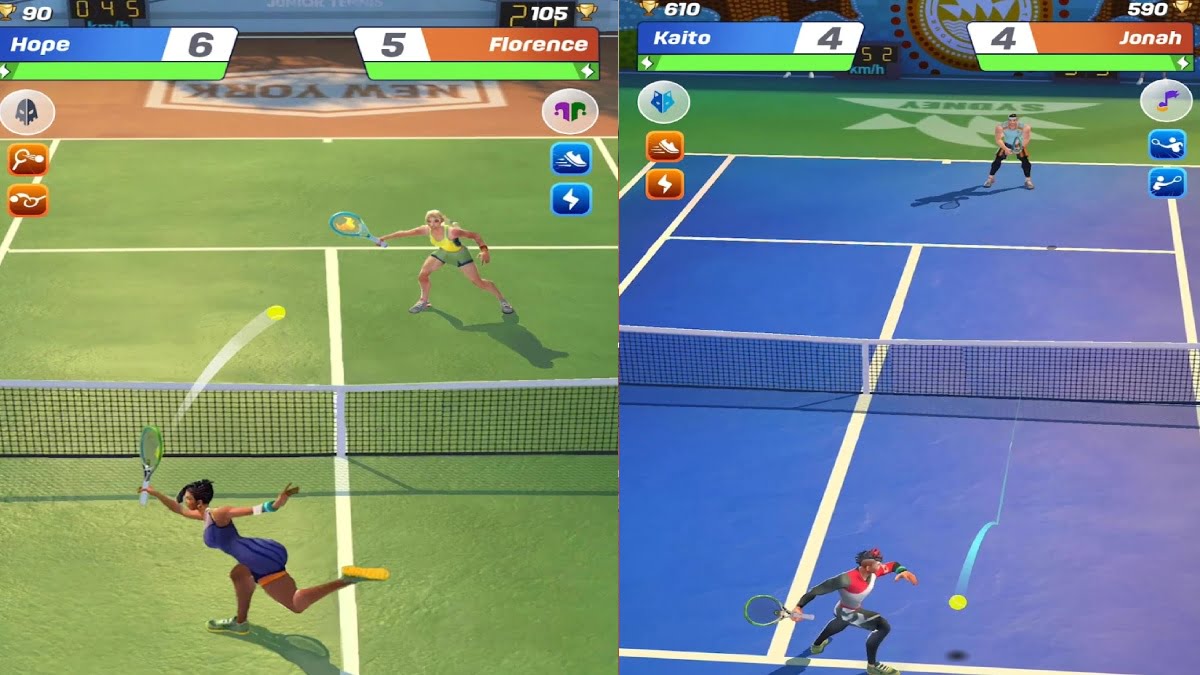Select Jonah's upper blue tennis player skill
Screen dimensions: 1200x675
pos(1166,145)
